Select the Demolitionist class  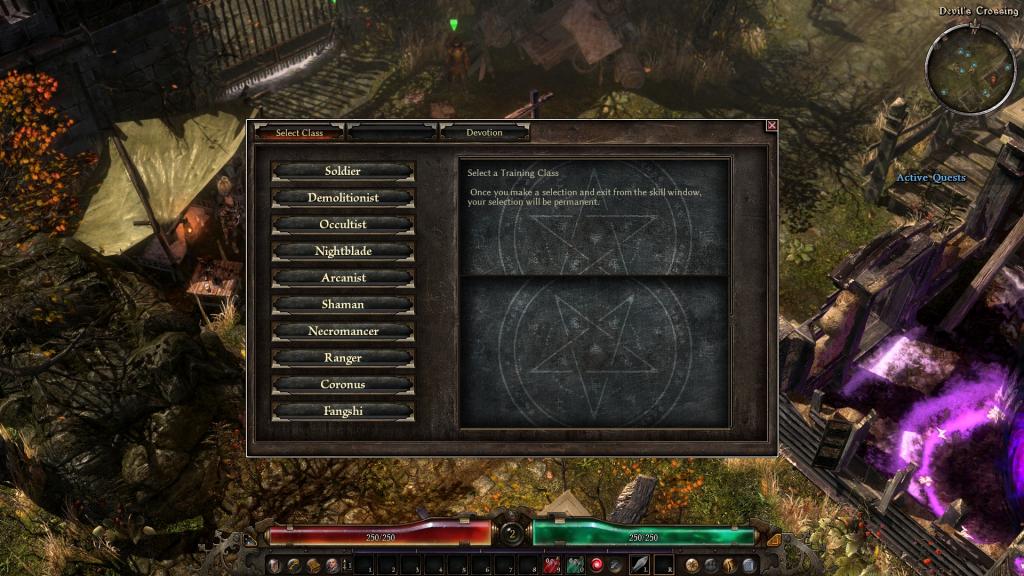[x=342, y=198]
